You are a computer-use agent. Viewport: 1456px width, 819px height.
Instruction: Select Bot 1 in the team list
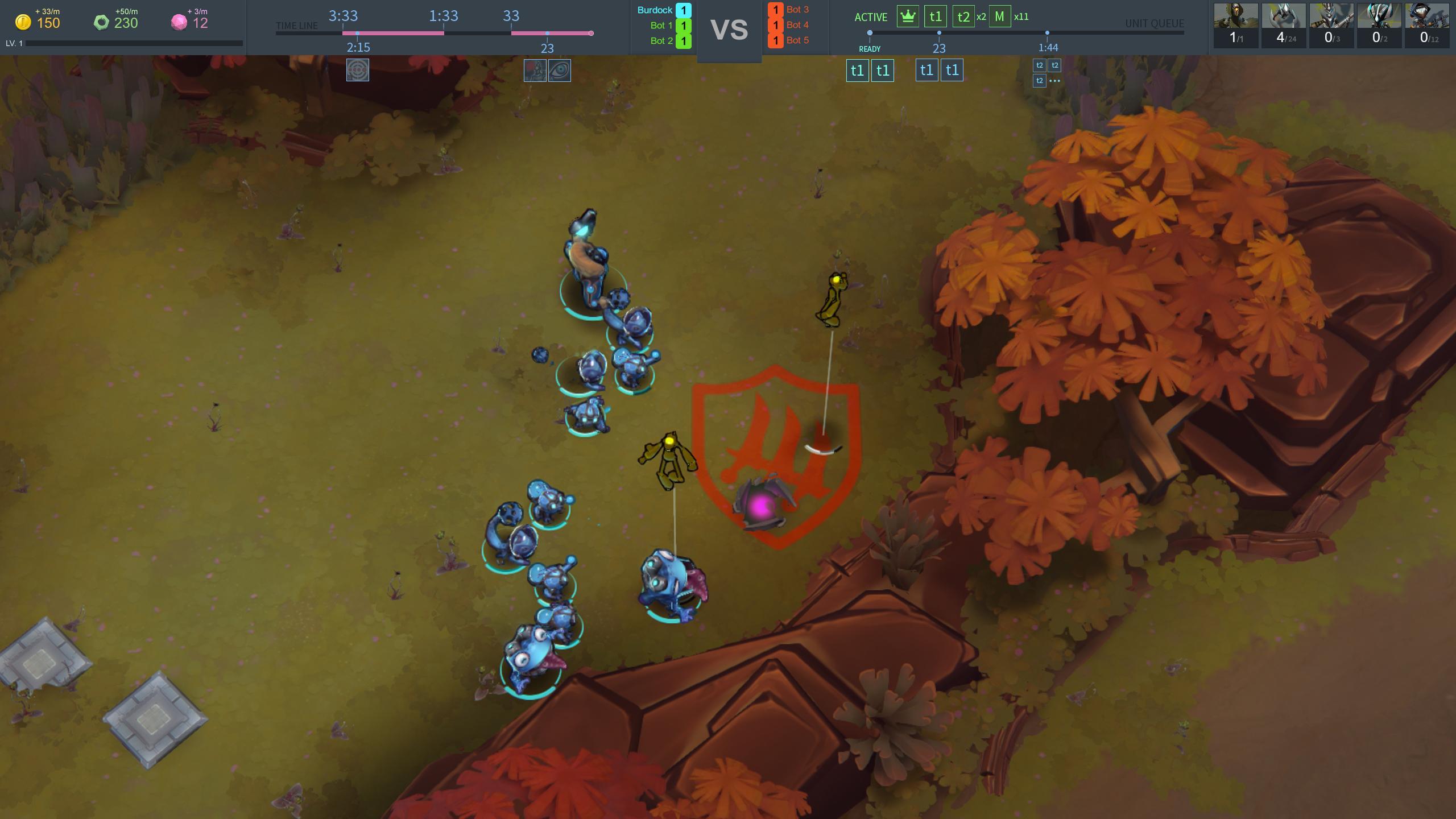coord(661,26)
